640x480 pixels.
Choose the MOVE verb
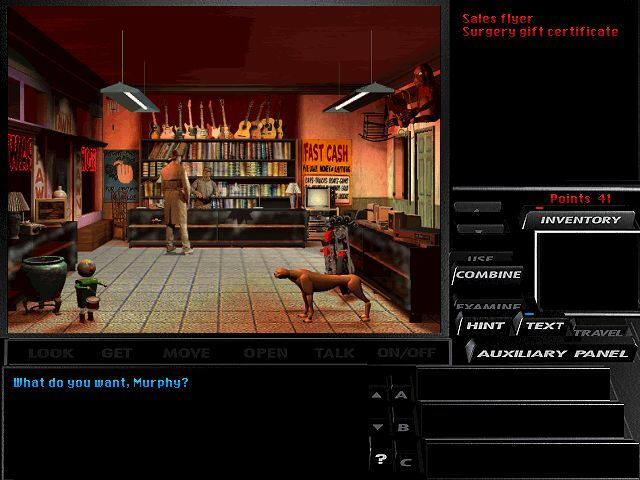point(187,353)
